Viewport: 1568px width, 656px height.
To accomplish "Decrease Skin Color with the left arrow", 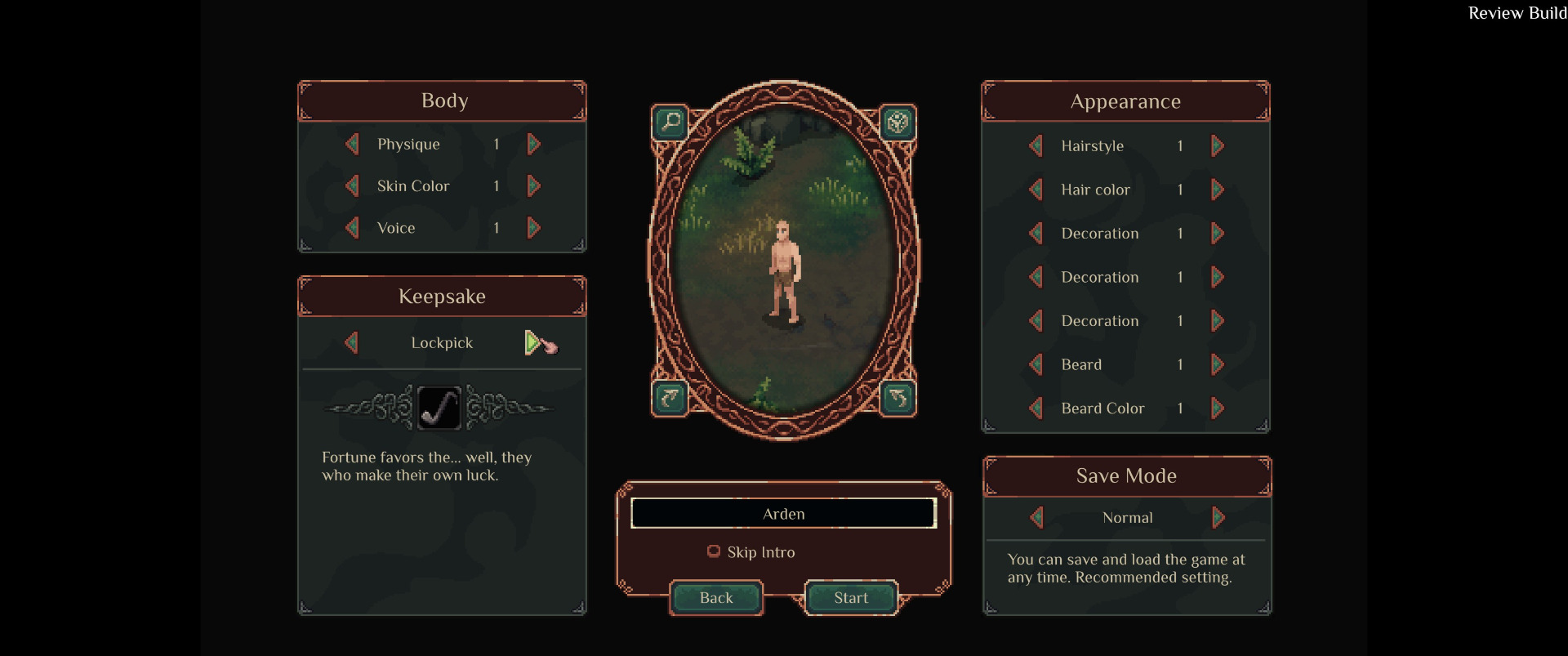I will [352, 186].
